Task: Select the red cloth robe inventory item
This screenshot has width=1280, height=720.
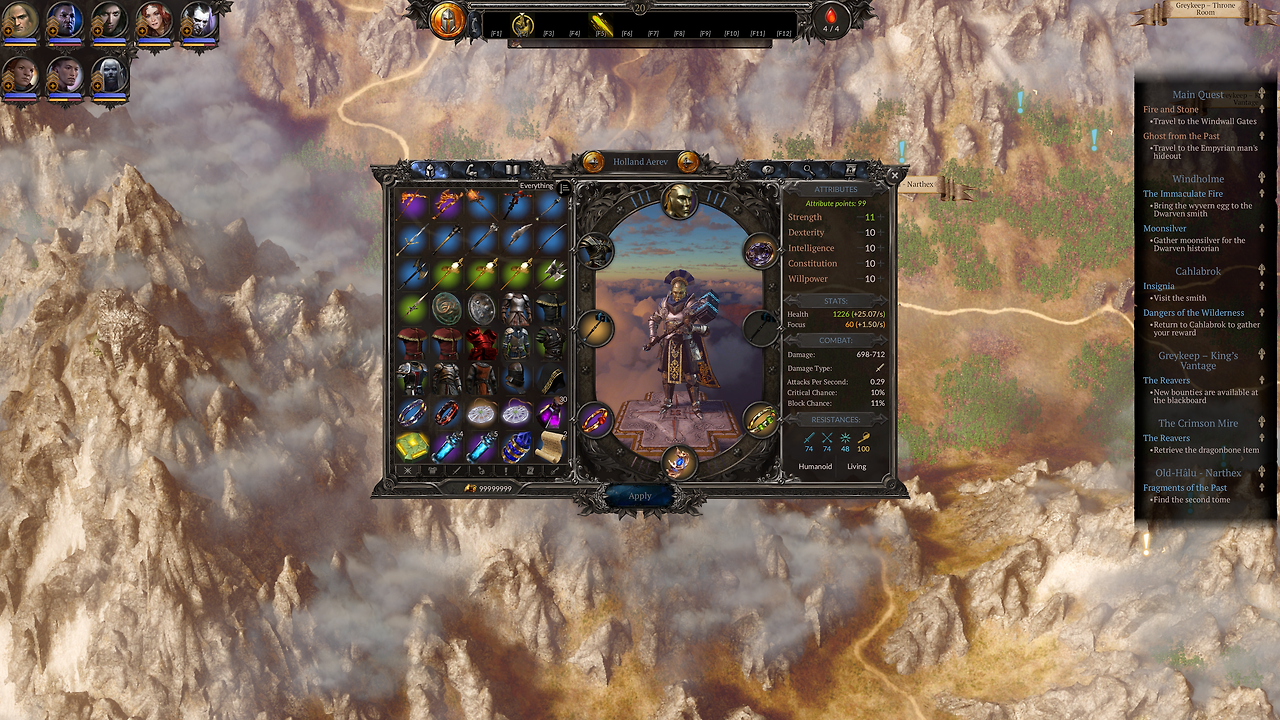Action: point(480,344)
